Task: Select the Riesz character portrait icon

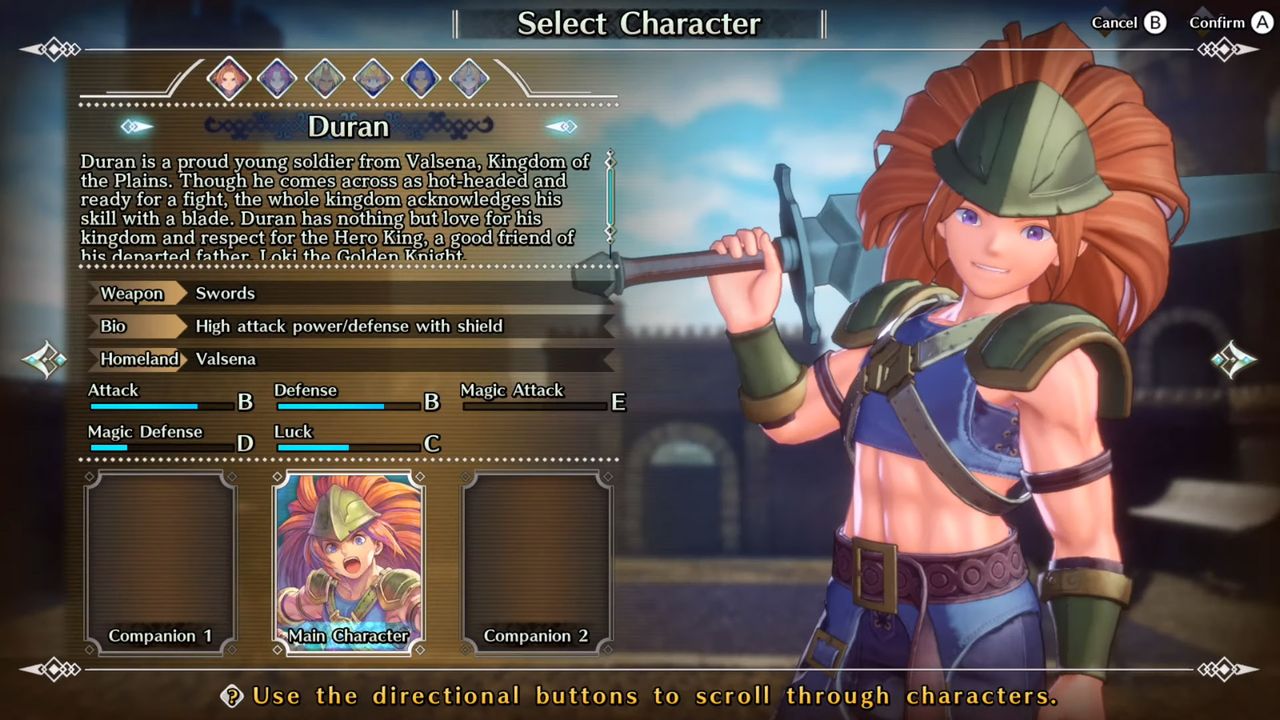Action: (x=469, y=78)
